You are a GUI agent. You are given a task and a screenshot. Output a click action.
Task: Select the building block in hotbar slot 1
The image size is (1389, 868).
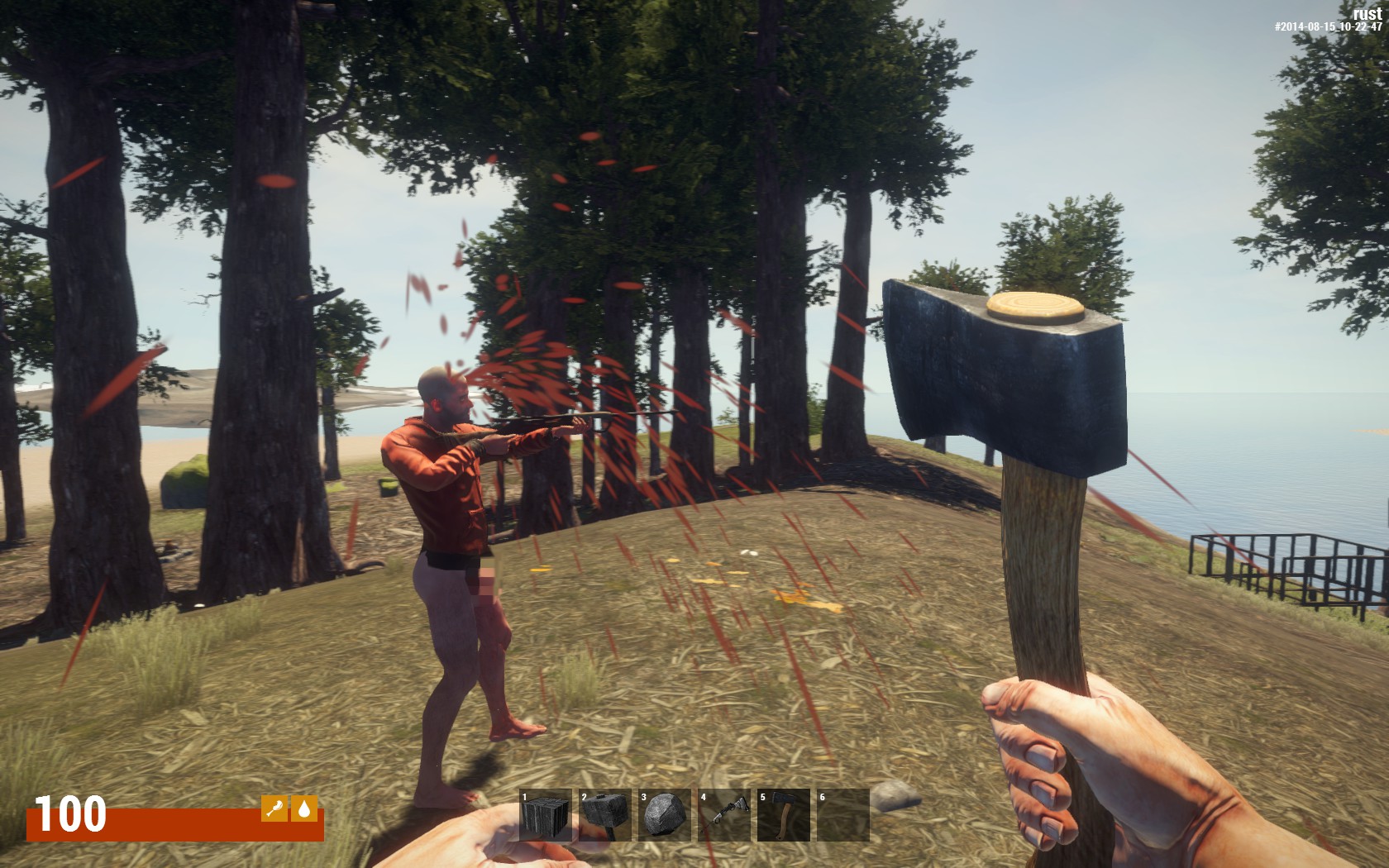click(546, 815)
